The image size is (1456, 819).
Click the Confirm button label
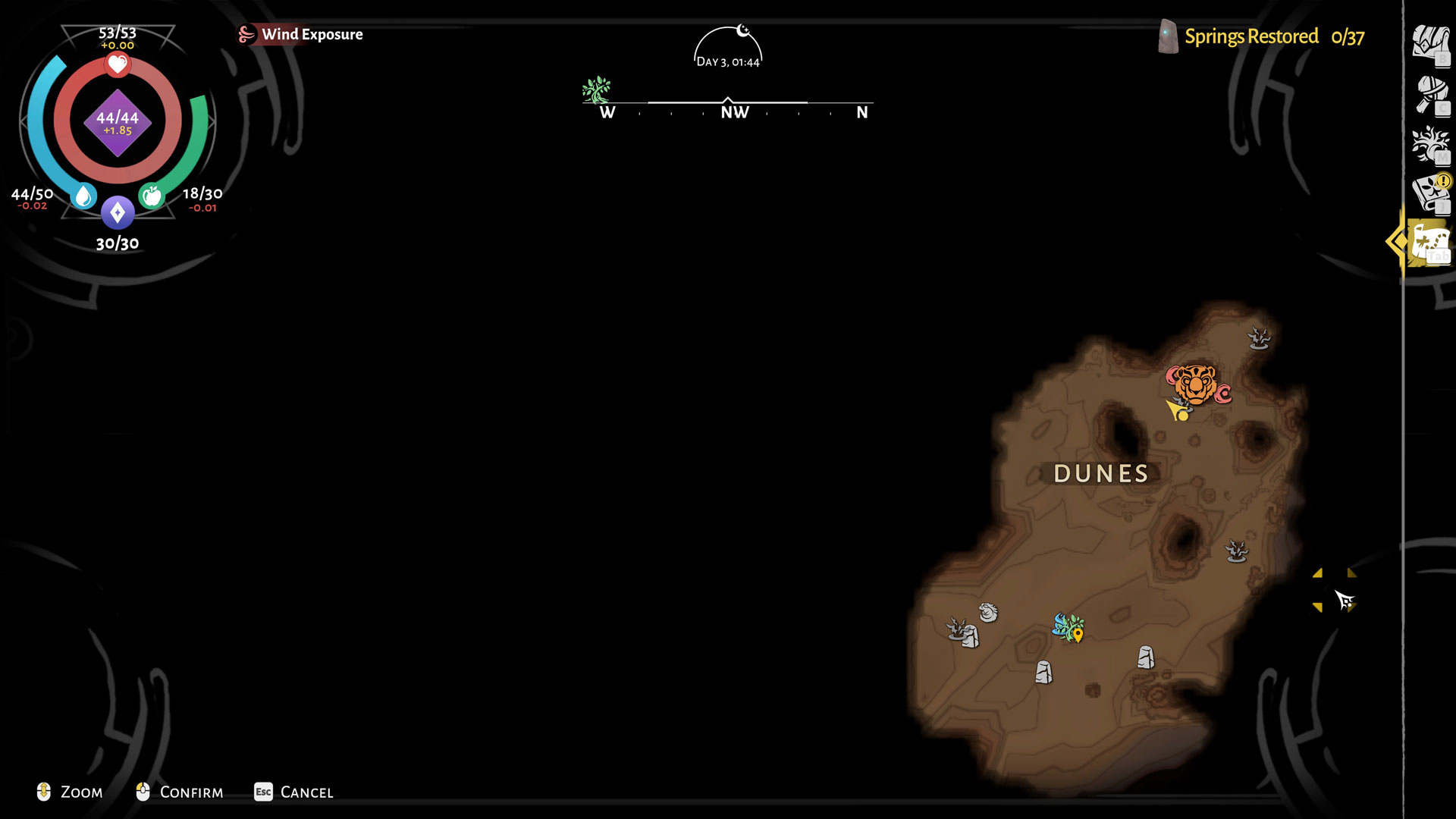[191, 792]
